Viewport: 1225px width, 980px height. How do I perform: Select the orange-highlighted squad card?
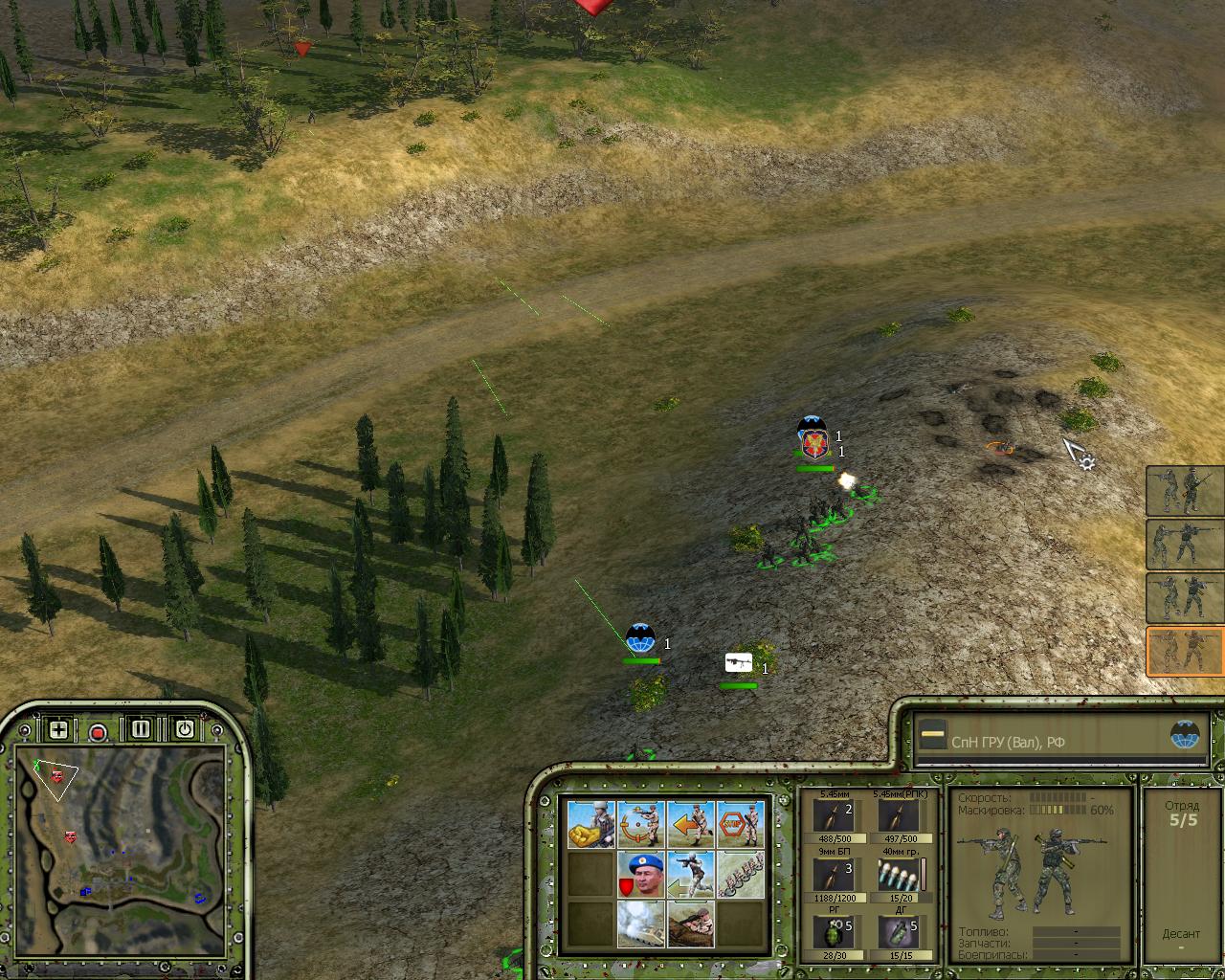point(1185,652)
